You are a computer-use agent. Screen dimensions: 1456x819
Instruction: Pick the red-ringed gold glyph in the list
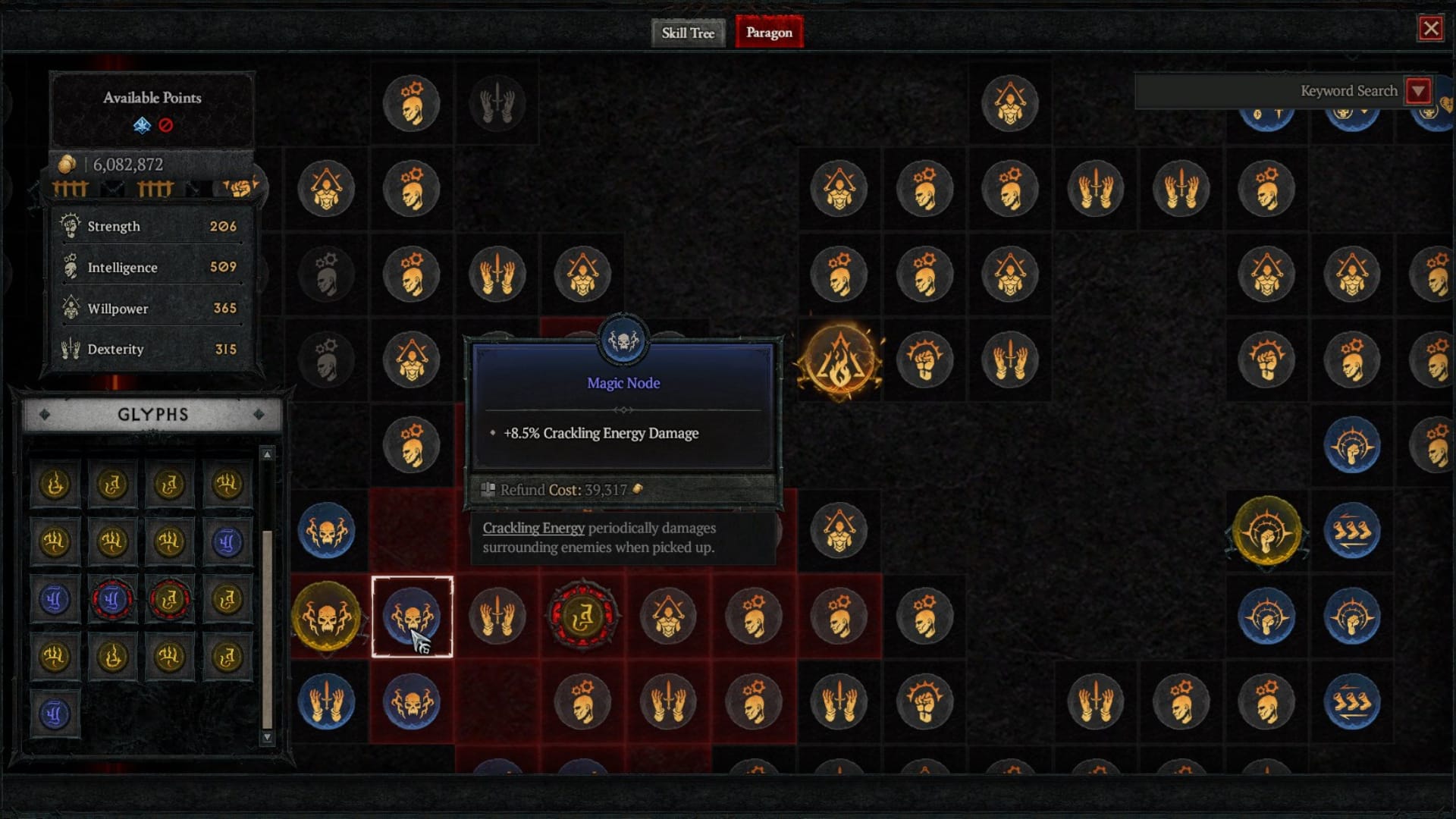point(169,600)
